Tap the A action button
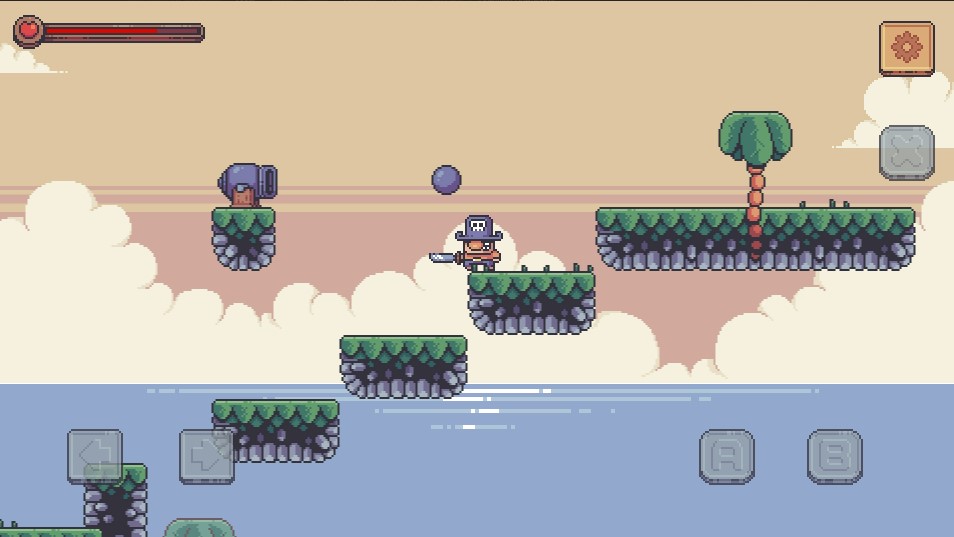The width and height of the screenshot is (954, 537). 727,457
